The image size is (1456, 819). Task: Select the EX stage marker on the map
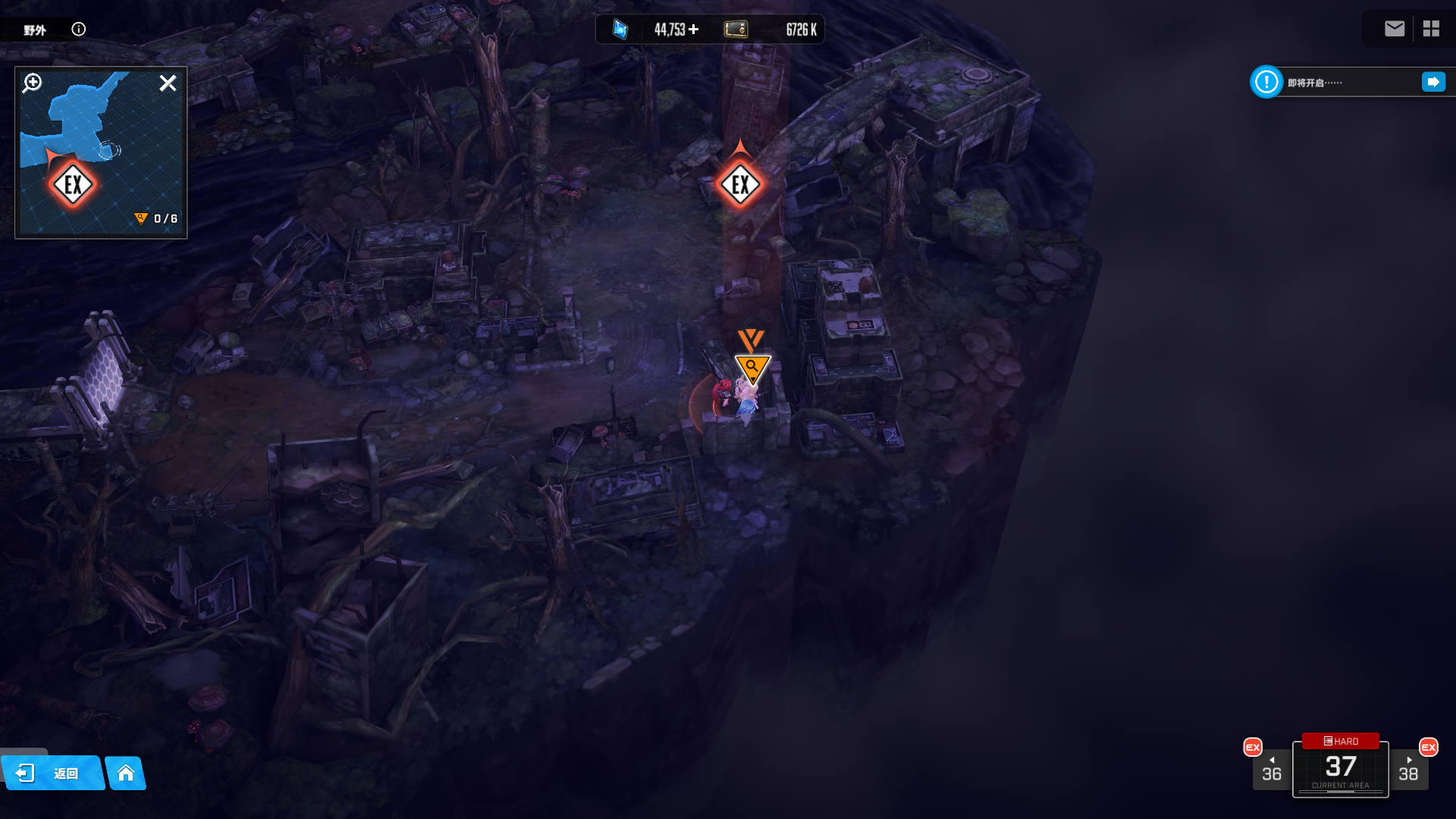[x=740, y=184]
